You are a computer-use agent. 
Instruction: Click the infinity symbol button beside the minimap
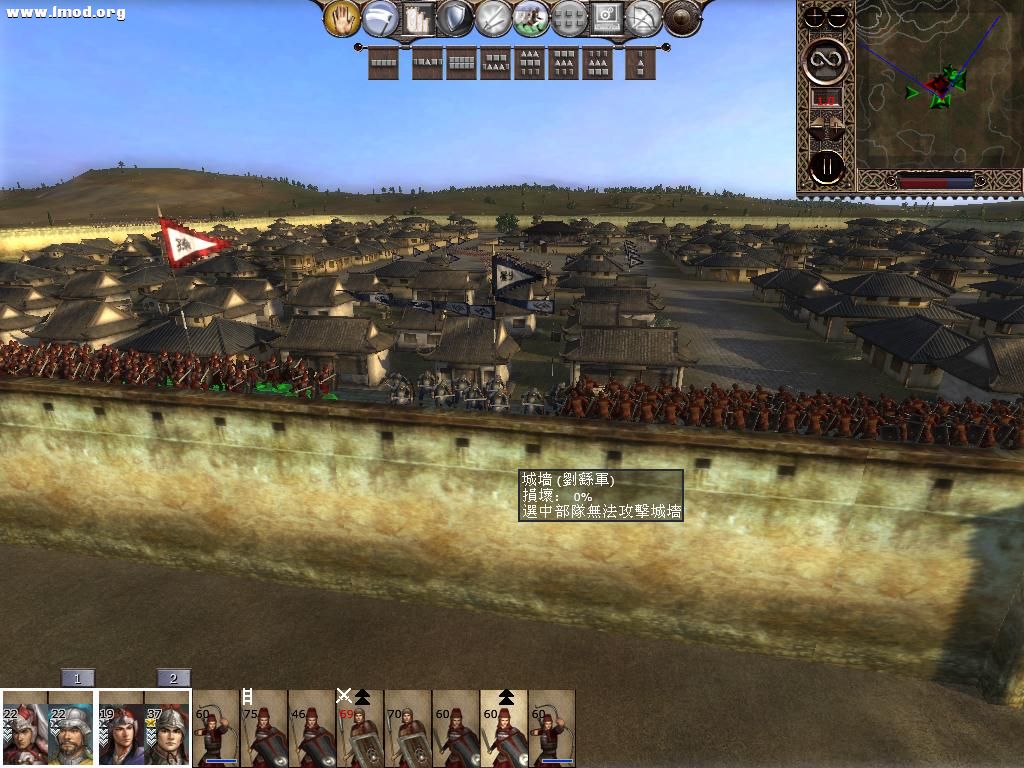(x=827, y=59)
